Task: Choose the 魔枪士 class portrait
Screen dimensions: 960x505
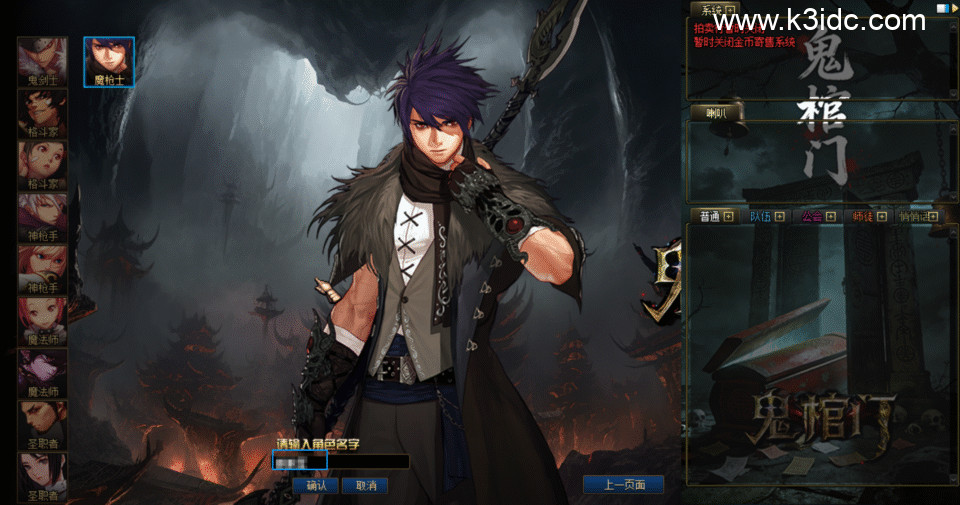Action: 108,60
